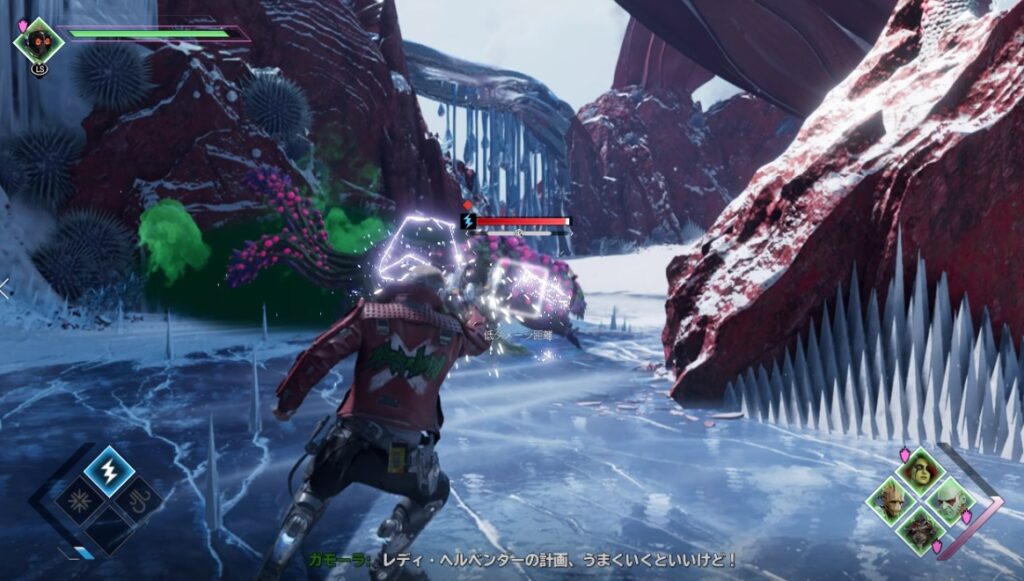
Task: Select the lightning element shot icon
Action: pos(108,471)
